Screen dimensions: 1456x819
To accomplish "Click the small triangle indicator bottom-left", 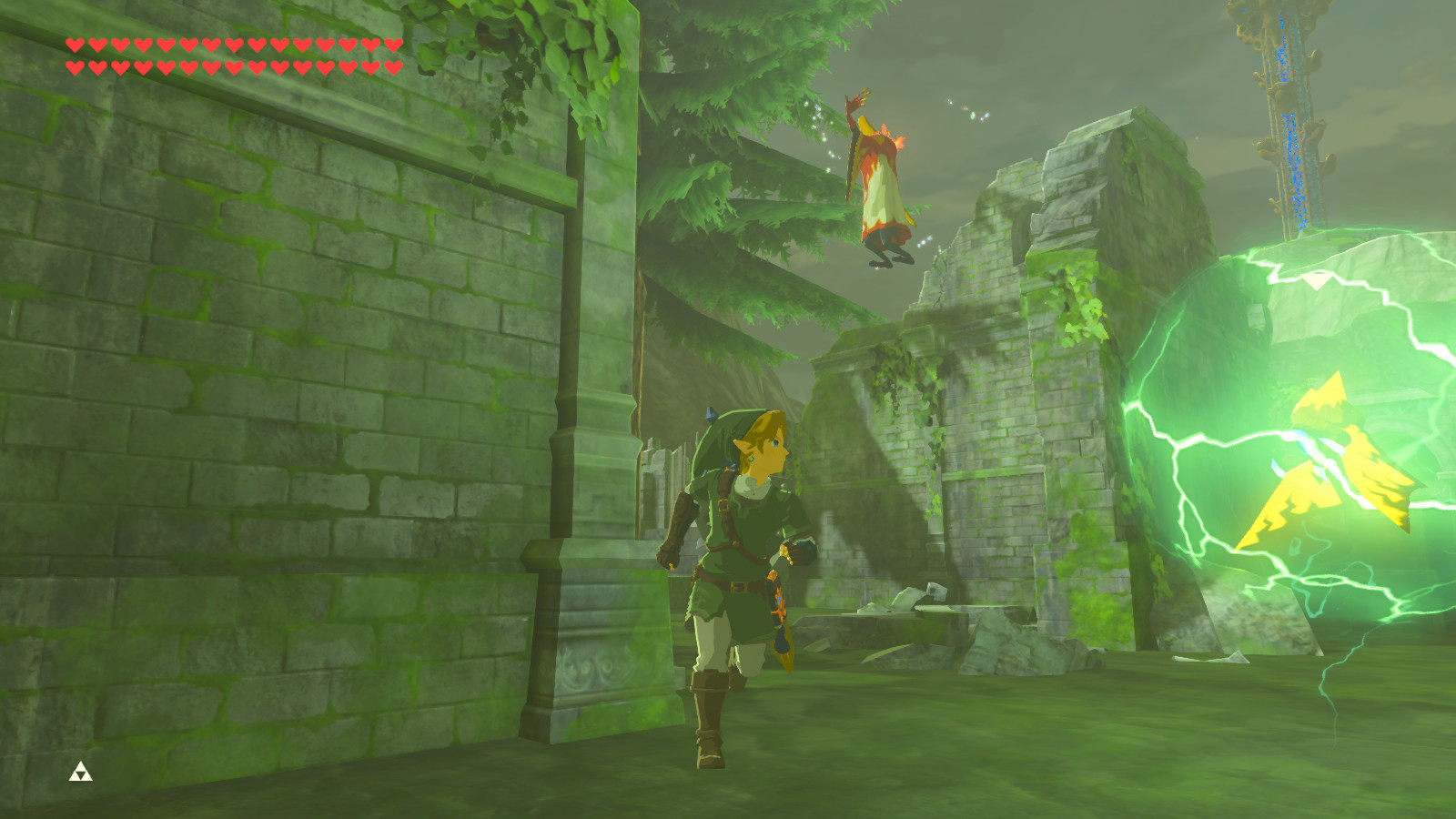I will (80, 773).
